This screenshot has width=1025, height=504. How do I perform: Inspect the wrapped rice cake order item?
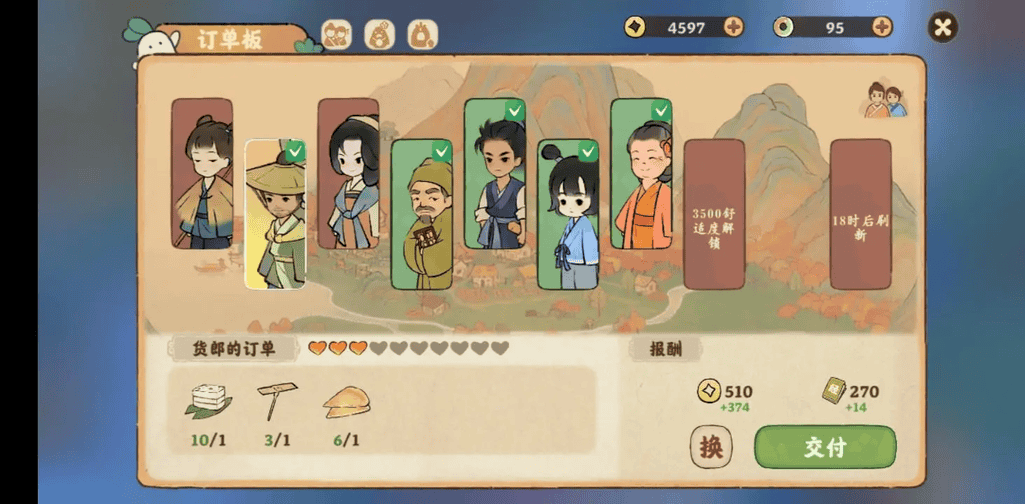point(208,400)
